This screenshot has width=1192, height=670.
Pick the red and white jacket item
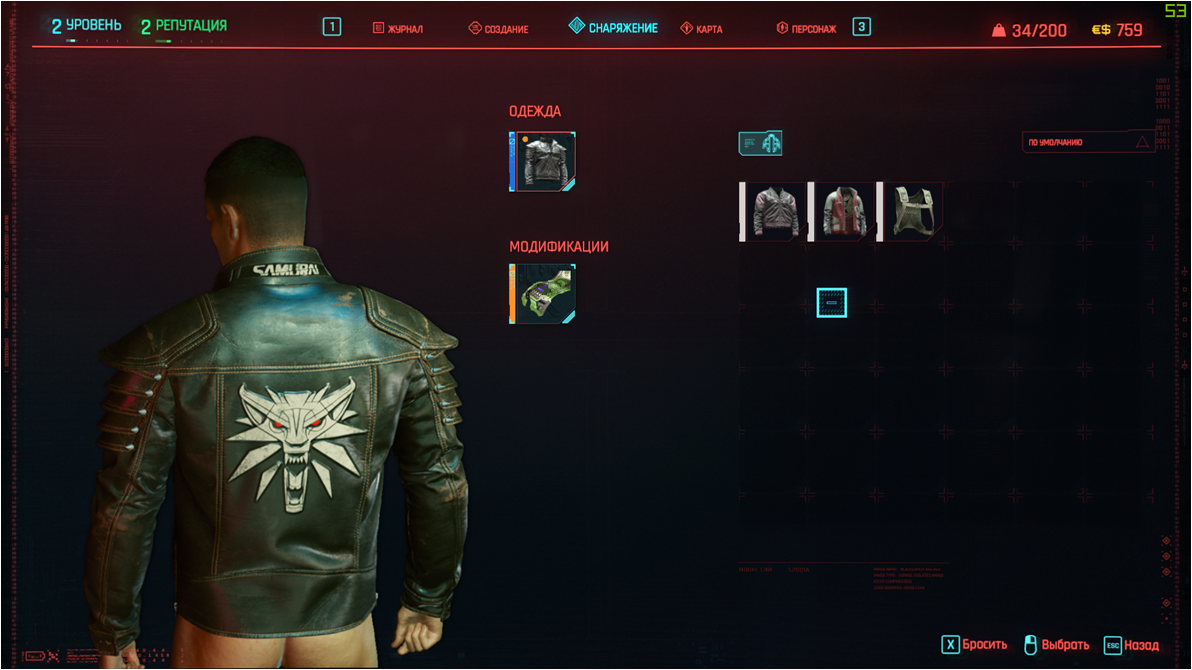[842, 211]
